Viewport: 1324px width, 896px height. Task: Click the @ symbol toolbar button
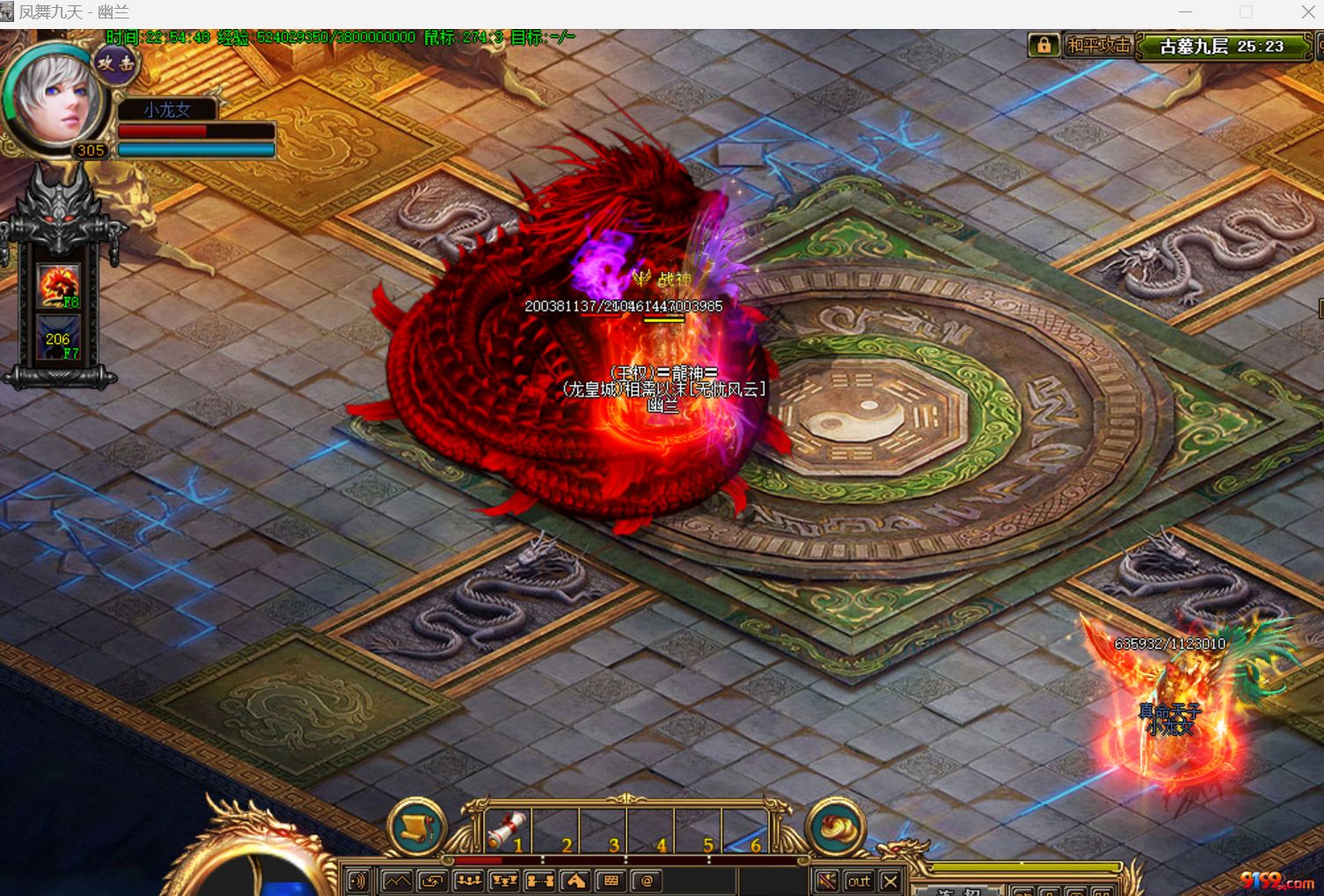click(x=647, y=881)
